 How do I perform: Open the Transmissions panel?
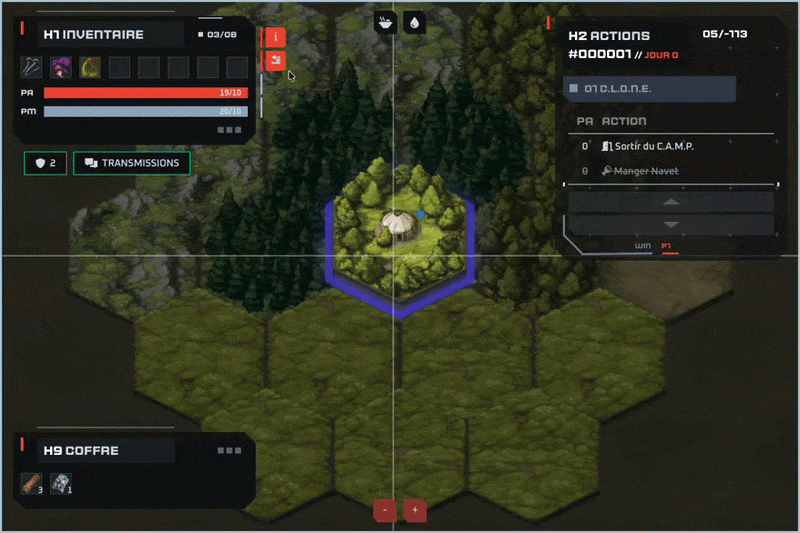click(x=132, y=163)
